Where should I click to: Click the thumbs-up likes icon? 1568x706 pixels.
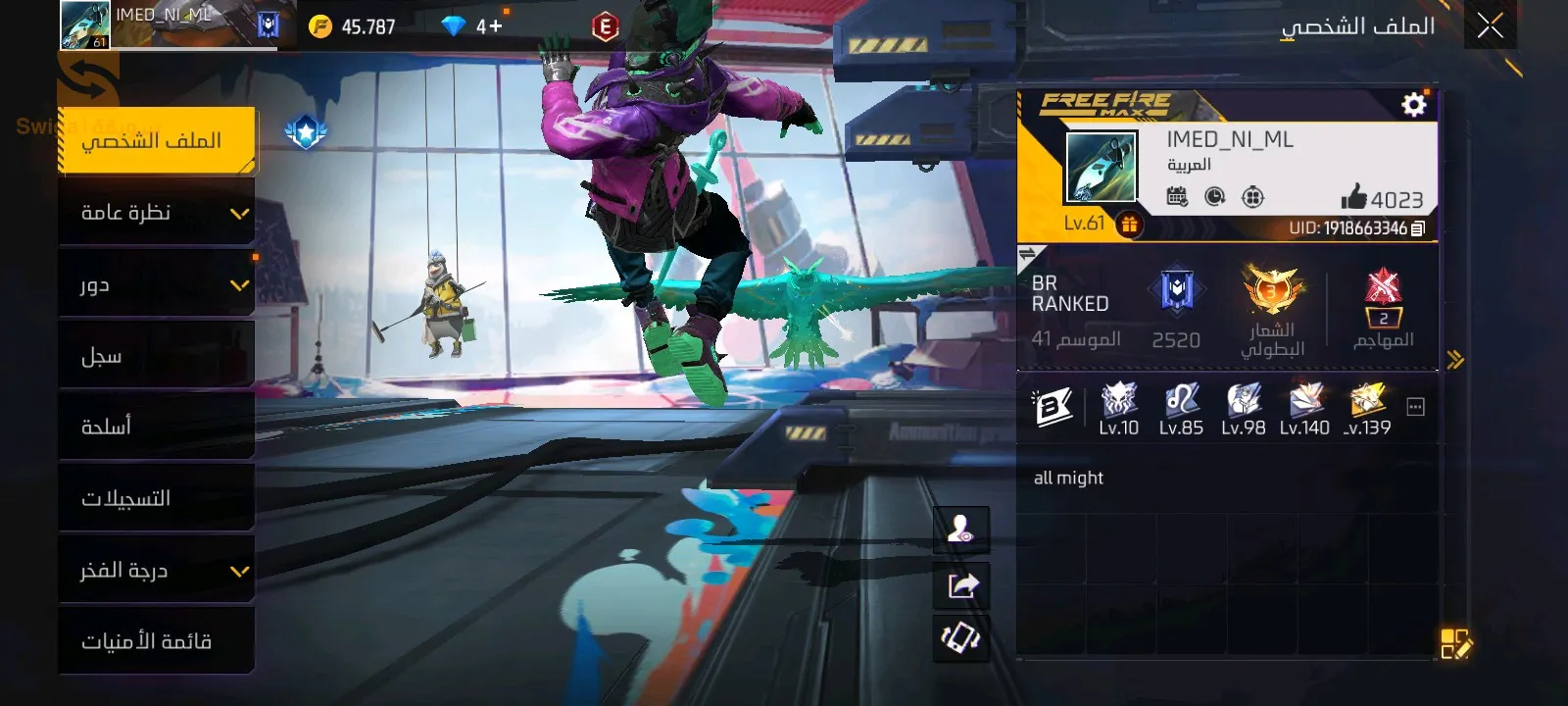coord(1354,197)
